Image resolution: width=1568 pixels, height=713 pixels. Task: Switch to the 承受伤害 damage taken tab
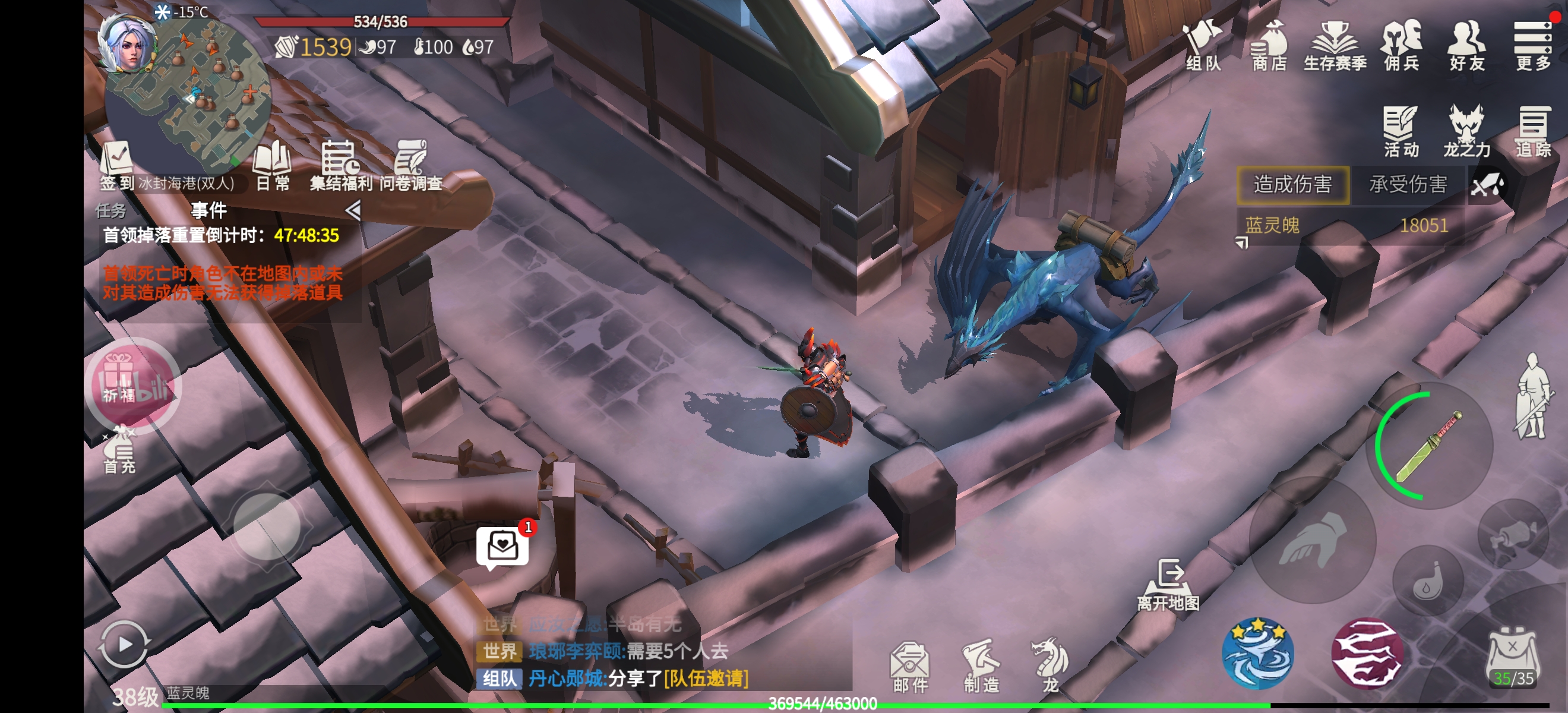coord(1408,184)
